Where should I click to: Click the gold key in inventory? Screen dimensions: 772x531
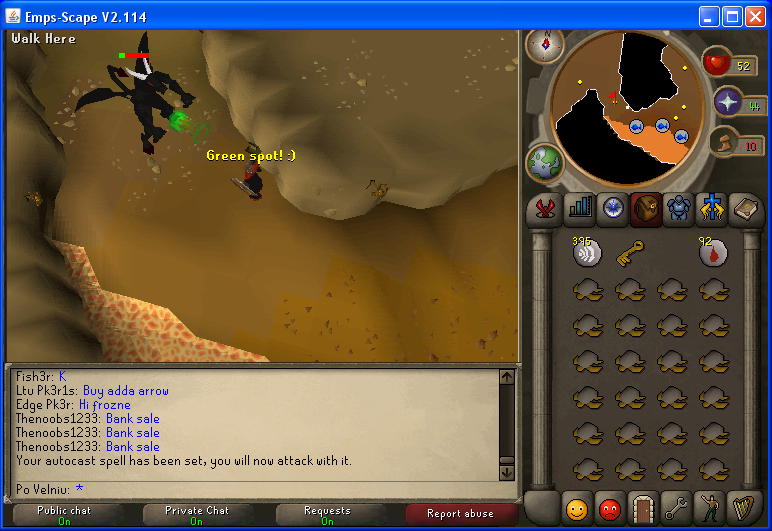coord(630,252)
